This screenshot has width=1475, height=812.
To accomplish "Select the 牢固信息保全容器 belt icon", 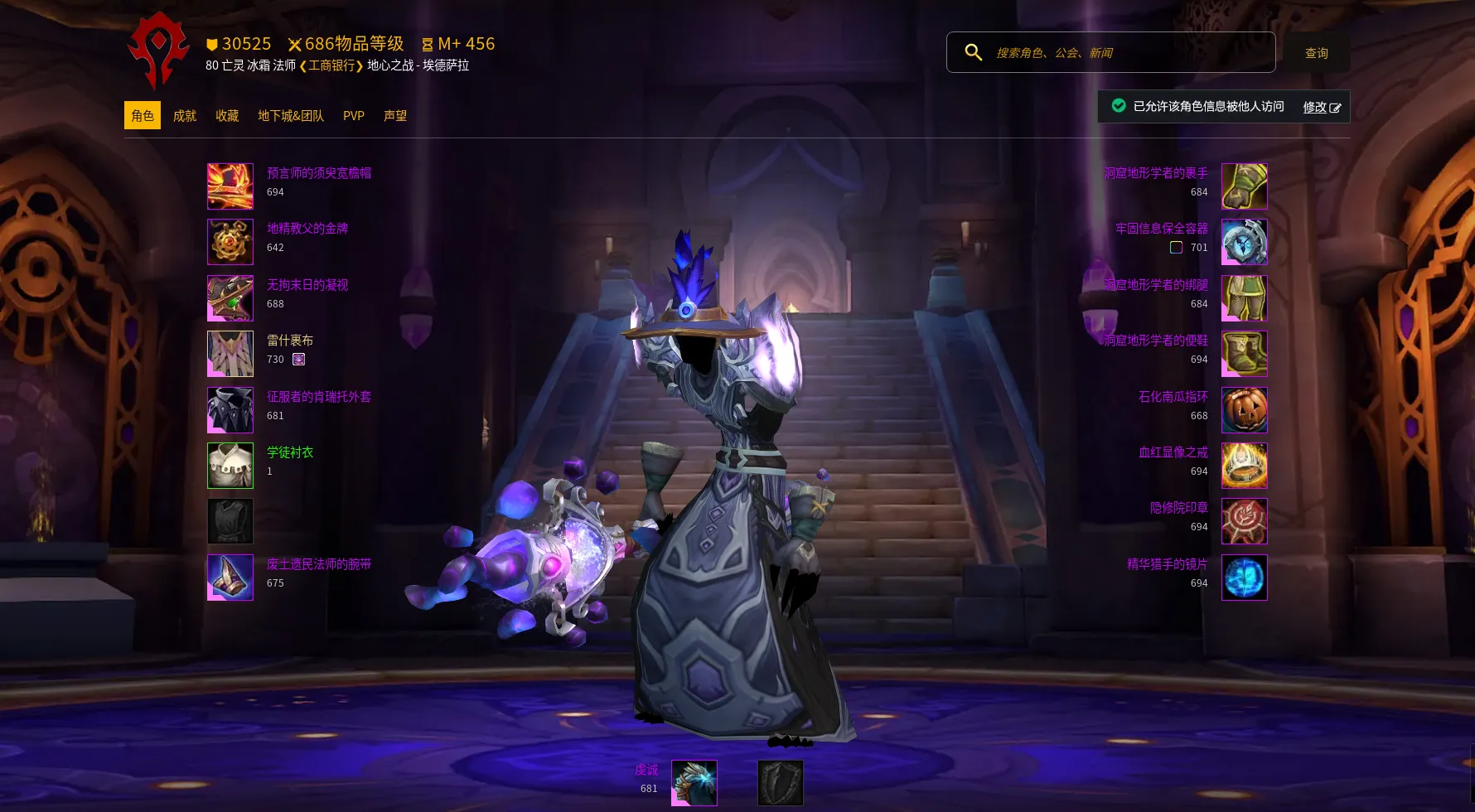I will click(1244, 242).
